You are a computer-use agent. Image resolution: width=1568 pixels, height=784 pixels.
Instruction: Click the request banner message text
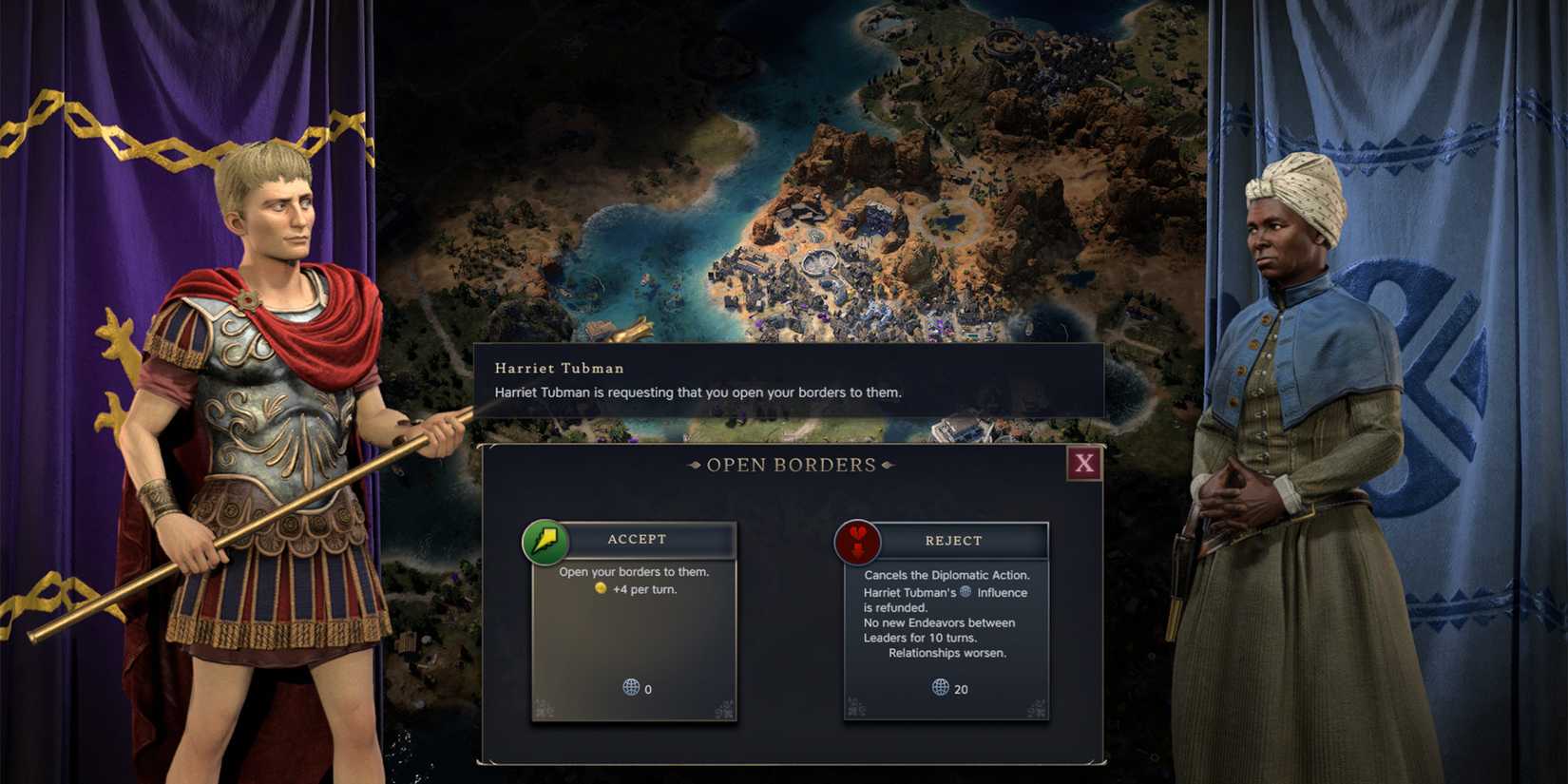tap(698, 392)
